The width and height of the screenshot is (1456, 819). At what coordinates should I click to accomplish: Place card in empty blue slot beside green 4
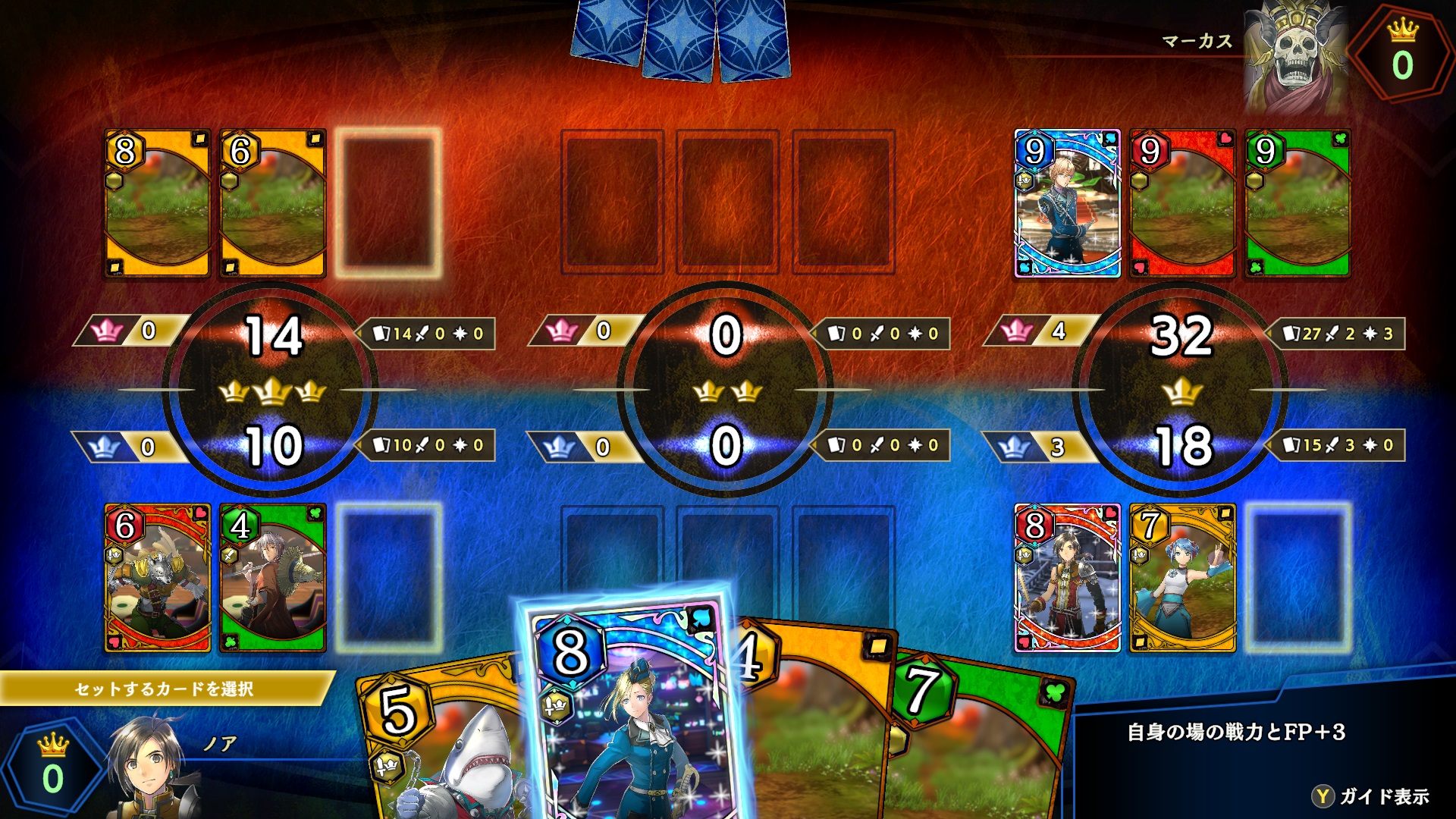point(389,578)
